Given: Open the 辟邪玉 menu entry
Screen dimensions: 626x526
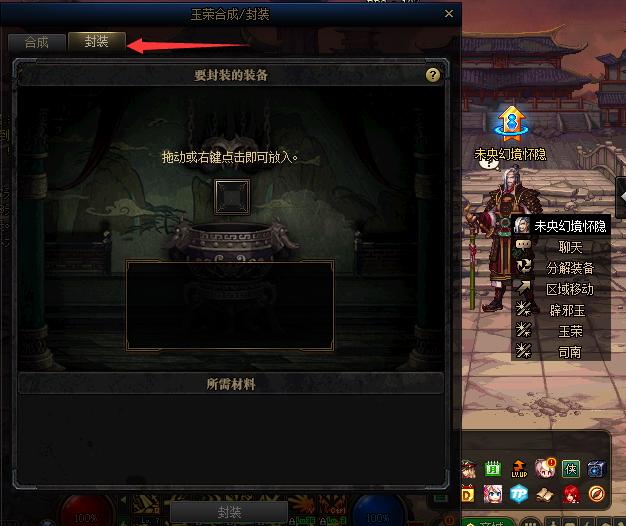Looking at the screenshot, I should 569,310.
